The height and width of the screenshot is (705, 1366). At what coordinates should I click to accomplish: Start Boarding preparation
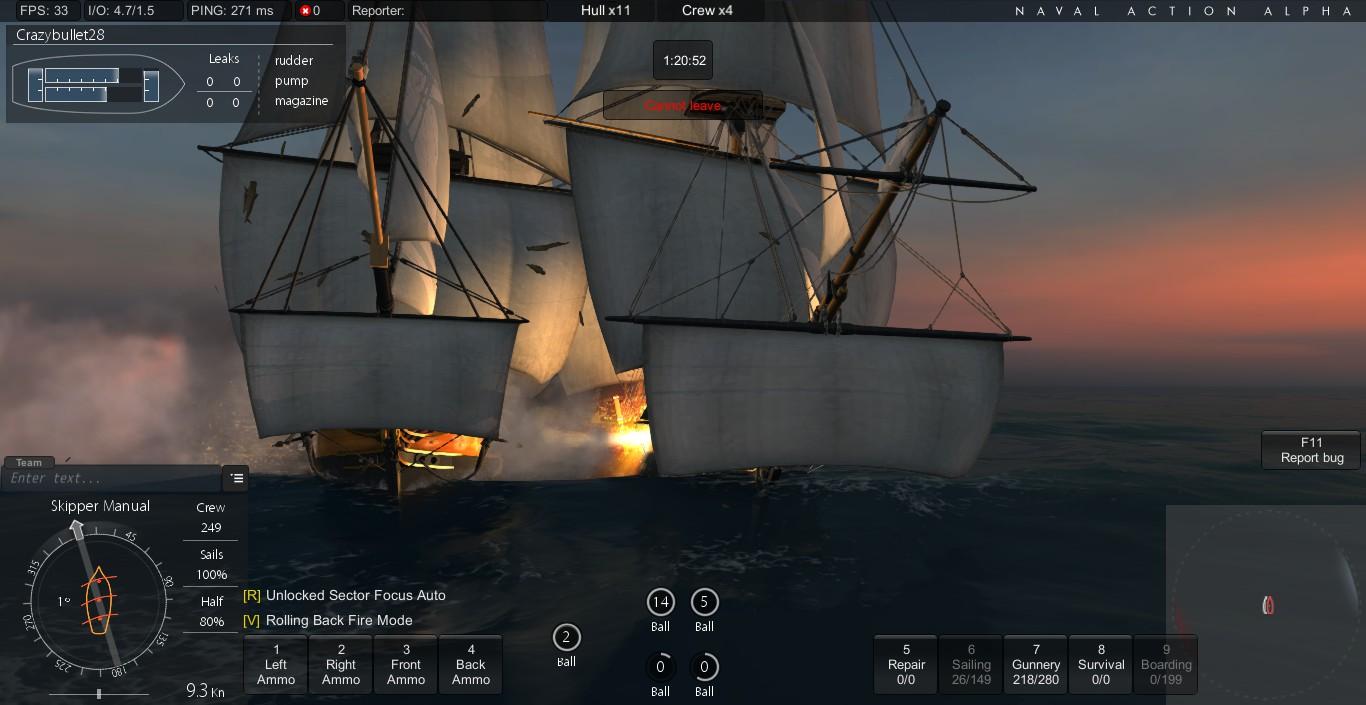[x=1166, y=664]
